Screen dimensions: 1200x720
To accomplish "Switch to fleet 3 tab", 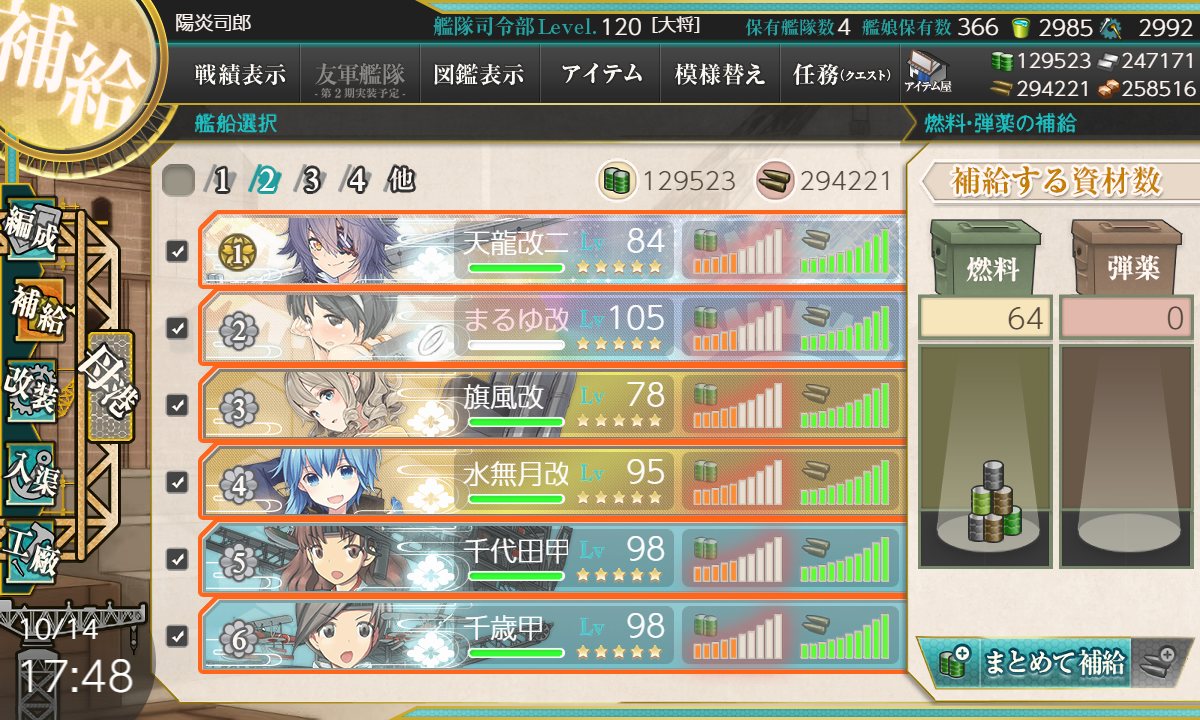I will [x=312, y=181].
